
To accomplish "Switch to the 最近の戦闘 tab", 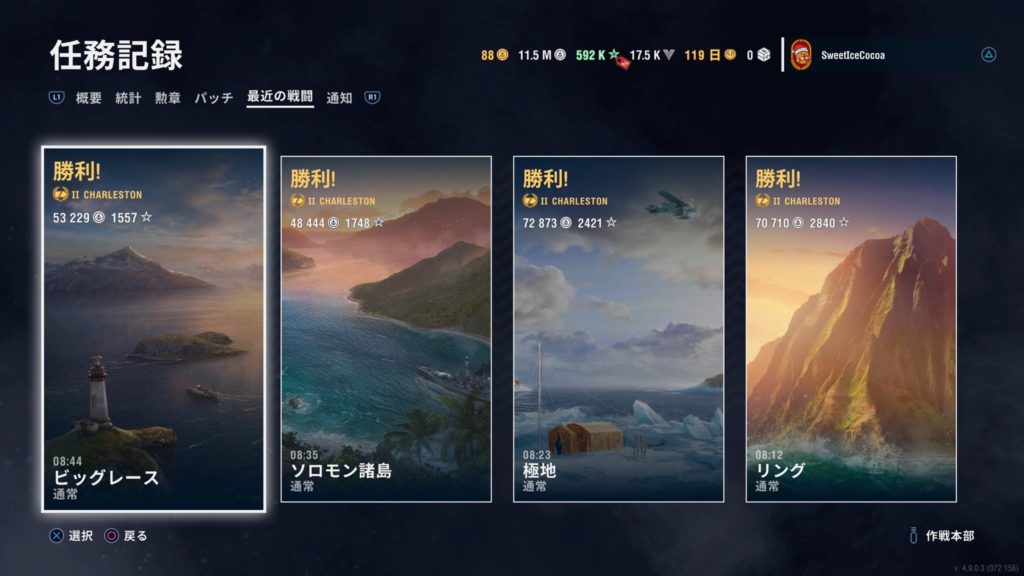I will coord(280,98).
